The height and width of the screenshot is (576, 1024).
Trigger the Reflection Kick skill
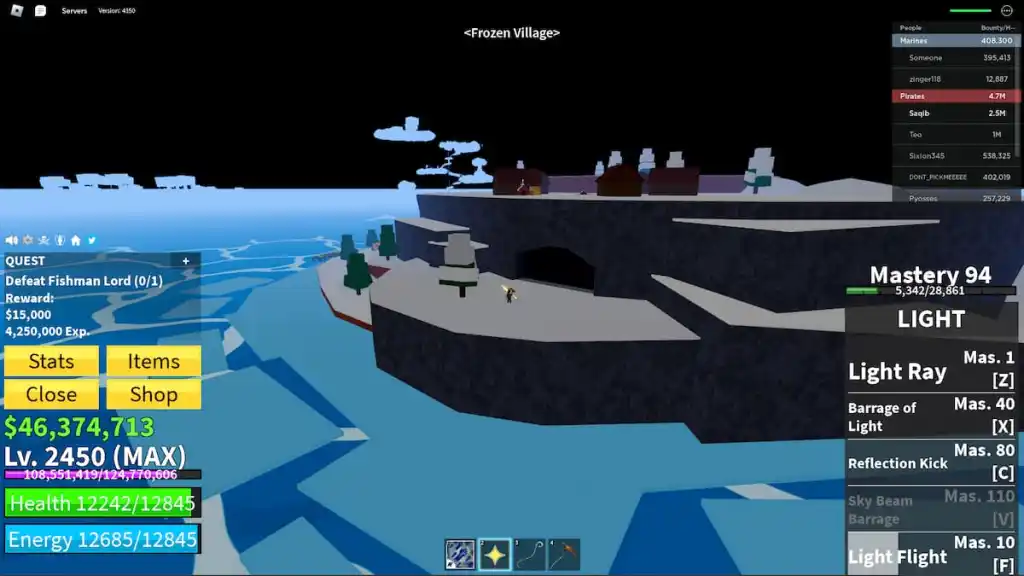(931, 462)
